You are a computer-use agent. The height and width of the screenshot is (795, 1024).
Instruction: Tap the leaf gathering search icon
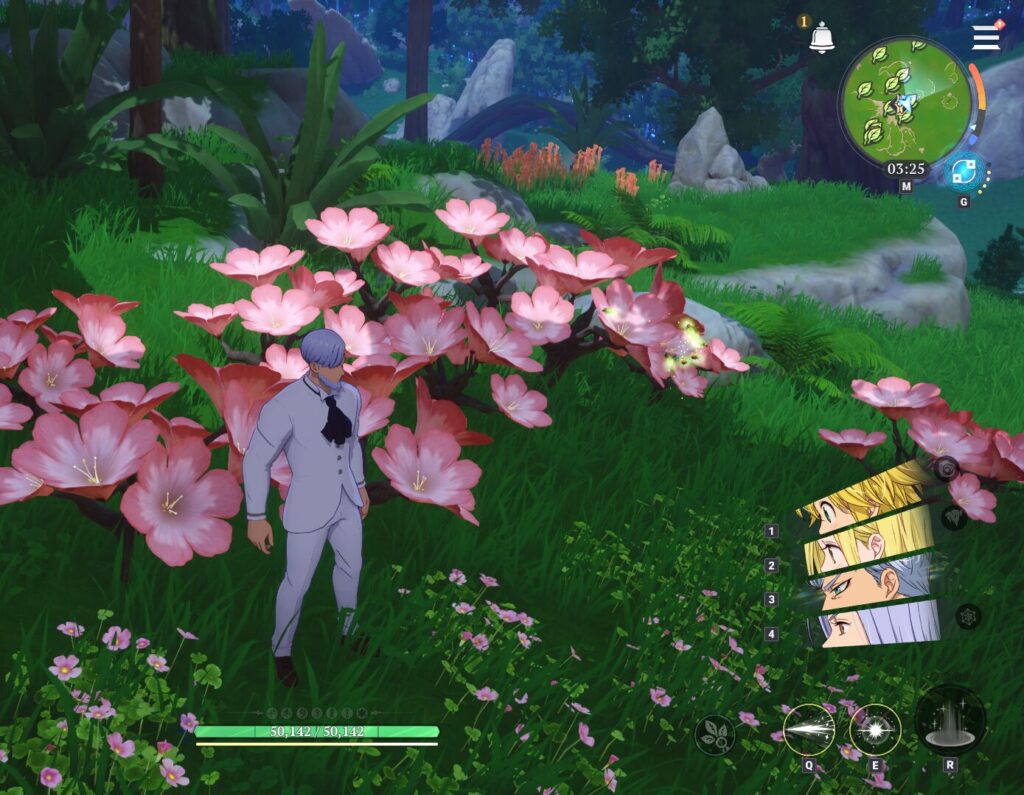715,735
